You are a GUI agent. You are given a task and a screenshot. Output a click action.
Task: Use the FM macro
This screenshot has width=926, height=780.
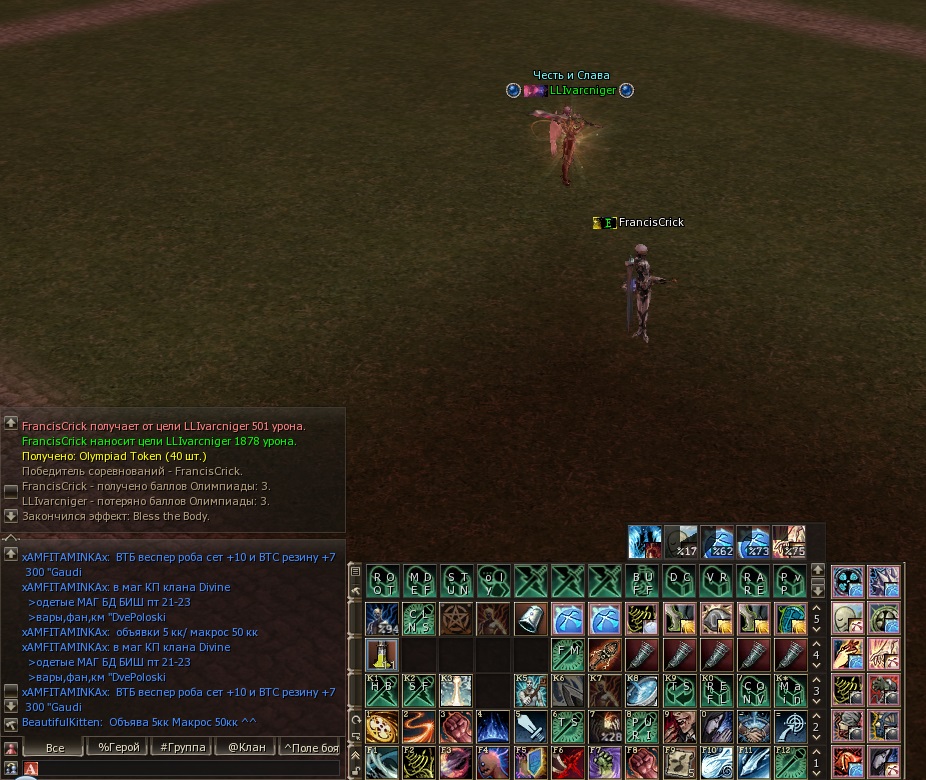tap(568, 655)
